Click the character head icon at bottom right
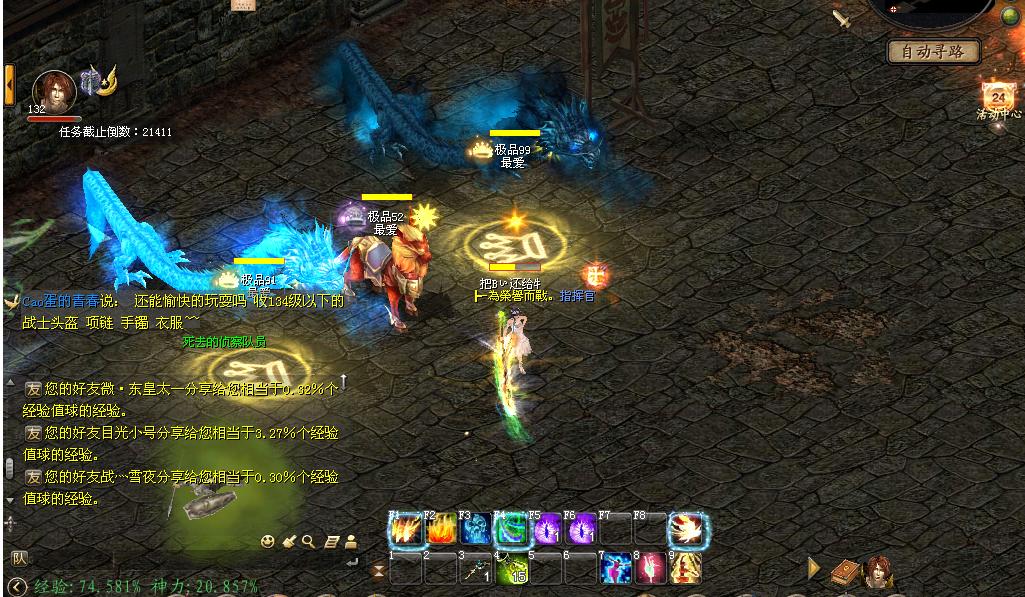This screenshot has width=1025, height=597. (x=879, y=570)
